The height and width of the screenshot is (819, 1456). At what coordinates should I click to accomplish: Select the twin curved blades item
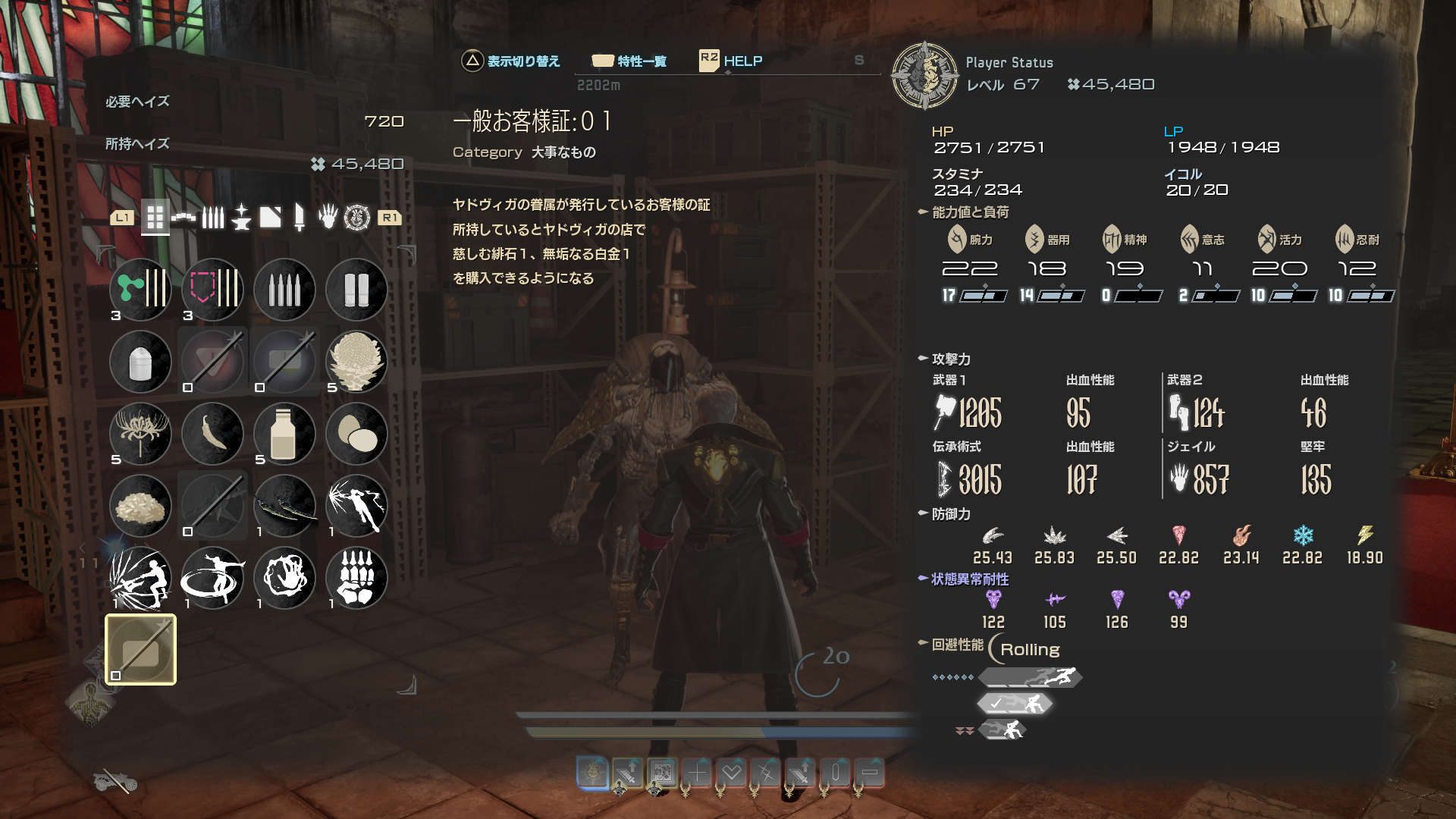coord(285,506)
